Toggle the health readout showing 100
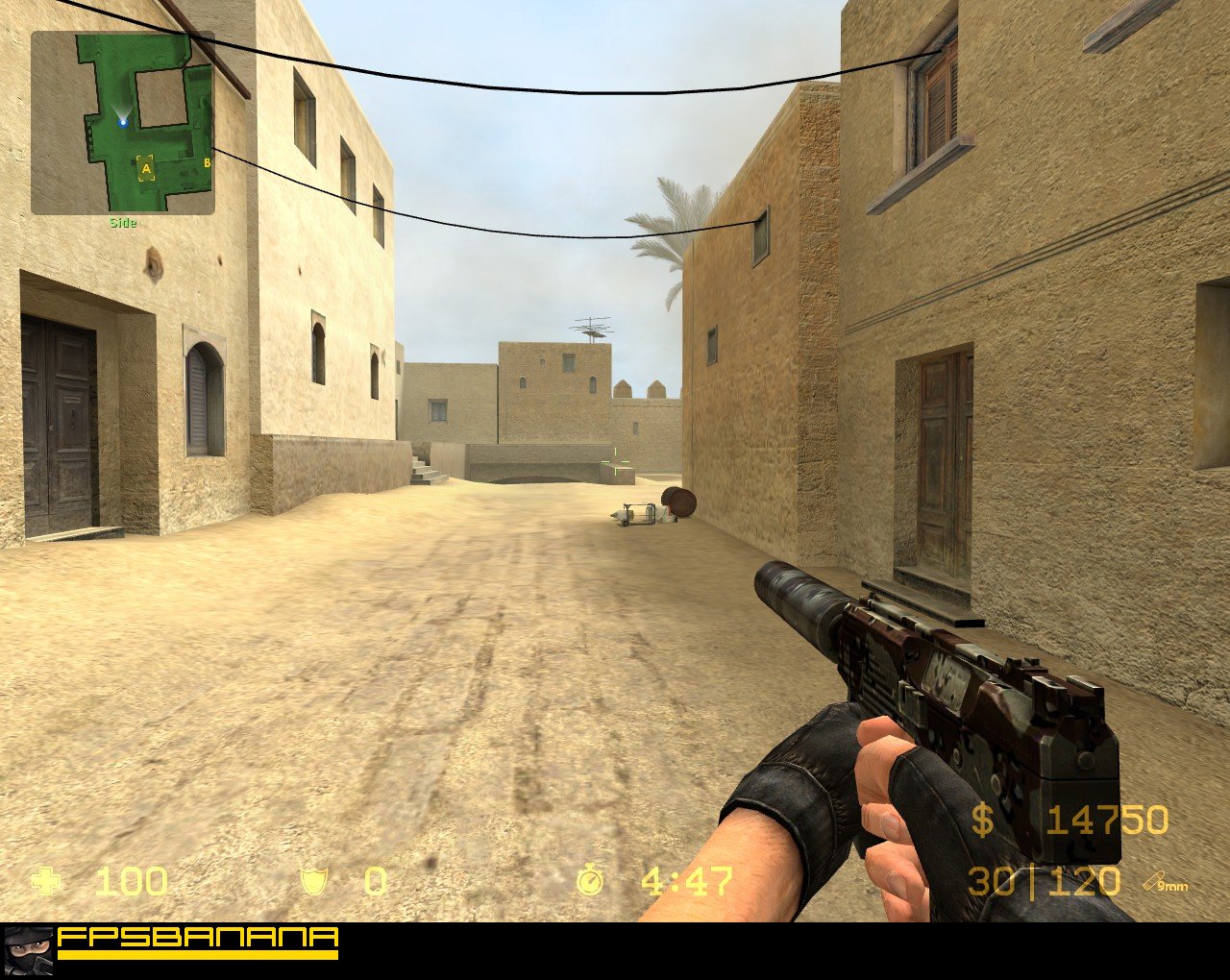1230x980 pixels. click(130, 882)
